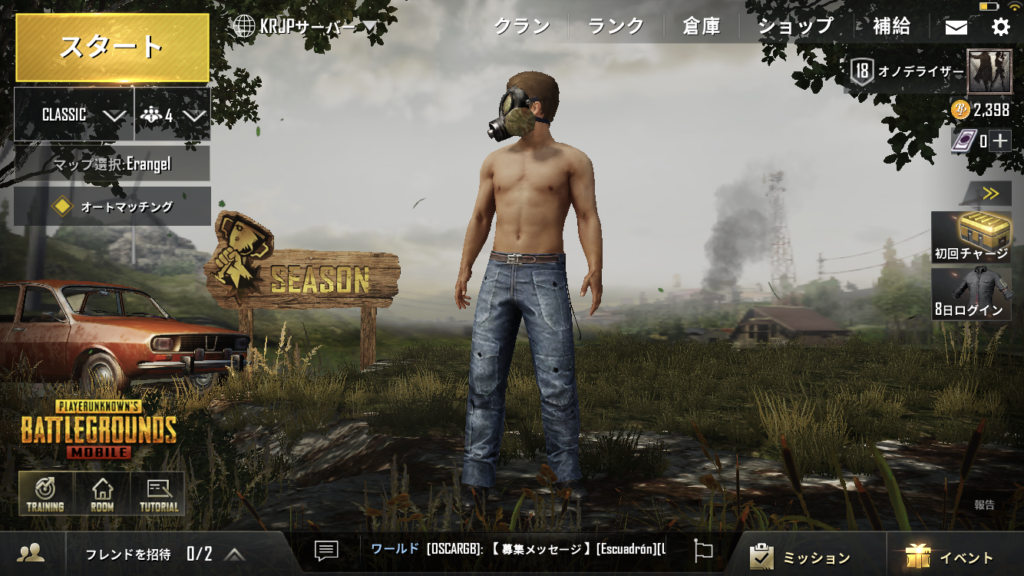Enter TRAINING mode
This screenshot has height=576, width=1024.
(x=45, y=494)
